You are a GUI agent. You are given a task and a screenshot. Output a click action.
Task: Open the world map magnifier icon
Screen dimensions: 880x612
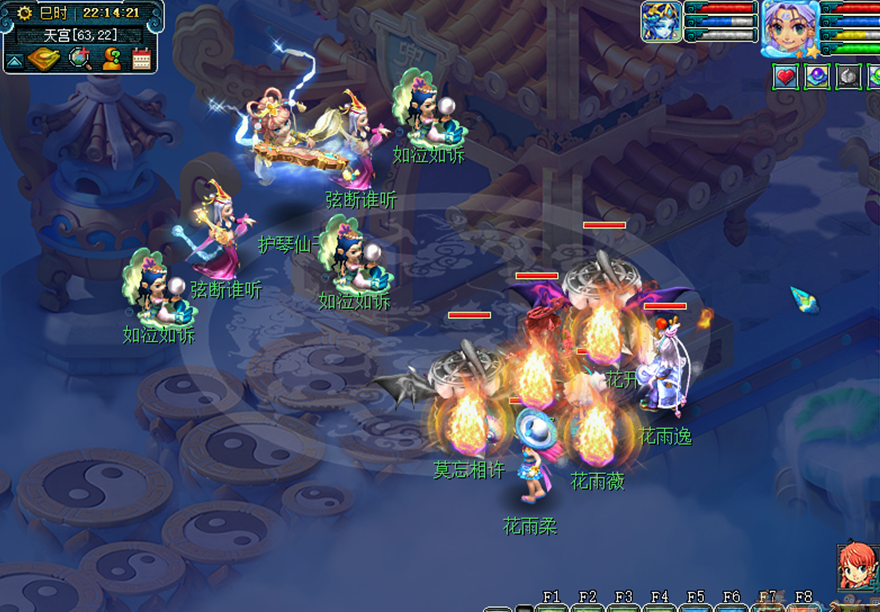(x=79, y=59)
